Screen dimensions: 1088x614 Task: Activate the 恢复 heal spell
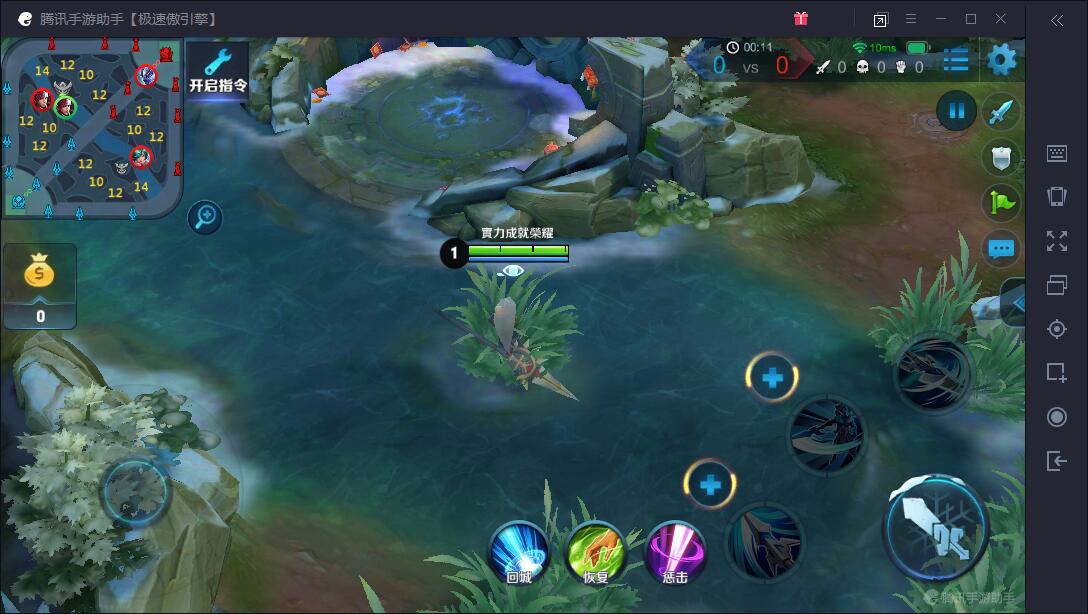(x=596, y=553)
